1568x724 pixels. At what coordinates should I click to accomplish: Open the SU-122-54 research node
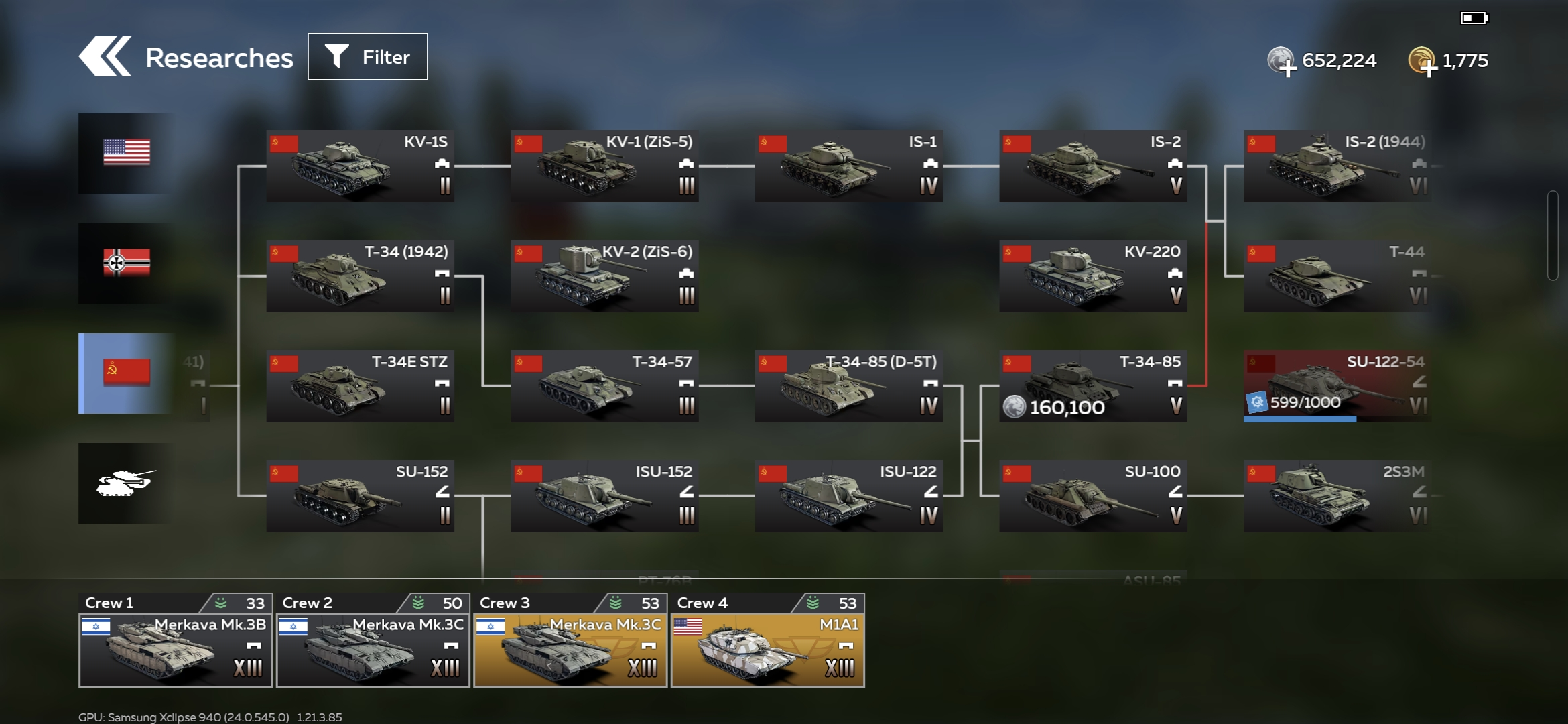pyautogui.click(x=1337, y=385)
